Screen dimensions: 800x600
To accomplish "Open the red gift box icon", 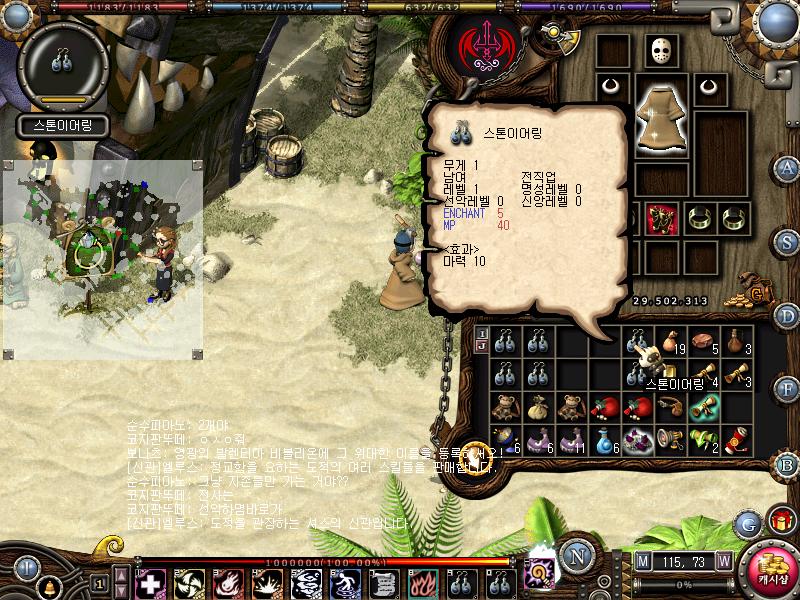I will tap(779, 520).
